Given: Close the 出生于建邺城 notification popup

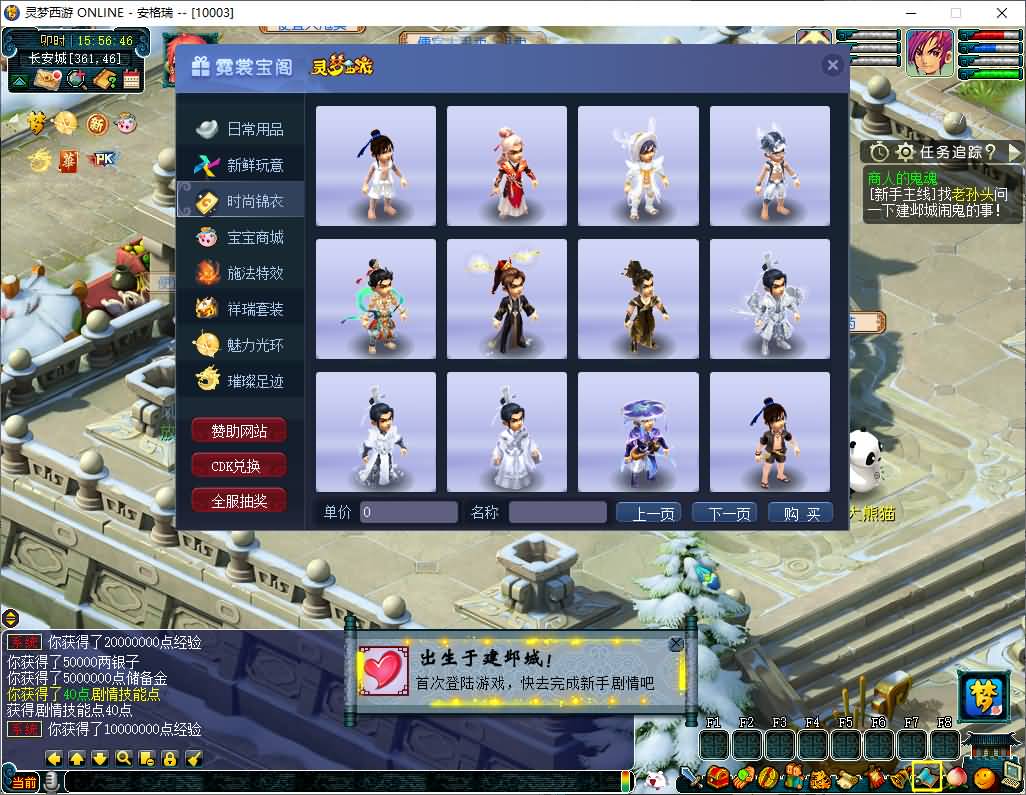Looking at the screenshot, I should coord(676,644).
